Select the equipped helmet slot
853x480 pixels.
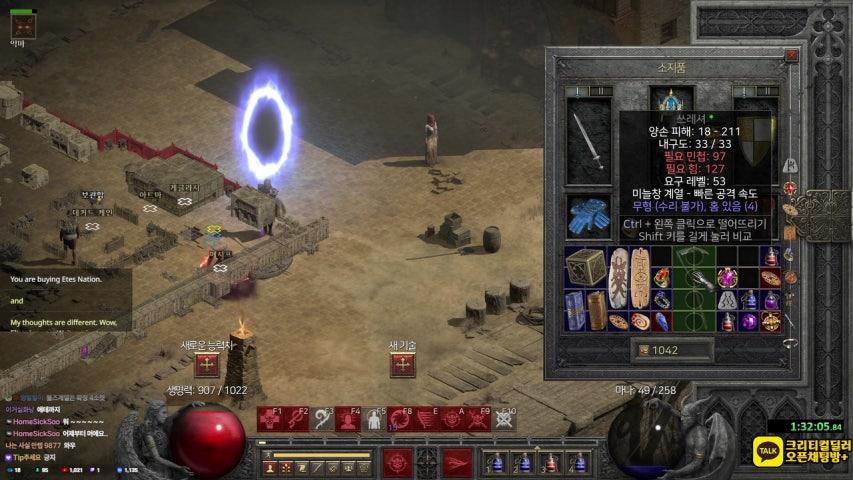tap(671, 102)
